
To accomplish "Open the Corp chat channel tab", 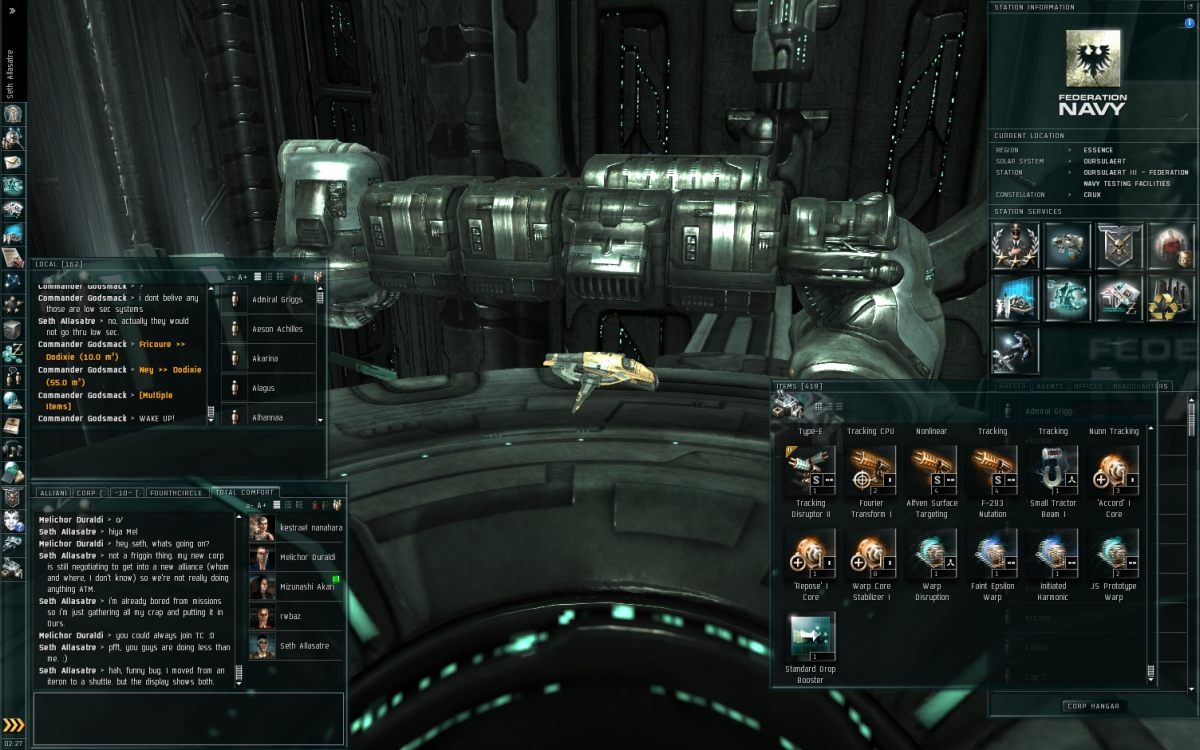I will [88, 493].
